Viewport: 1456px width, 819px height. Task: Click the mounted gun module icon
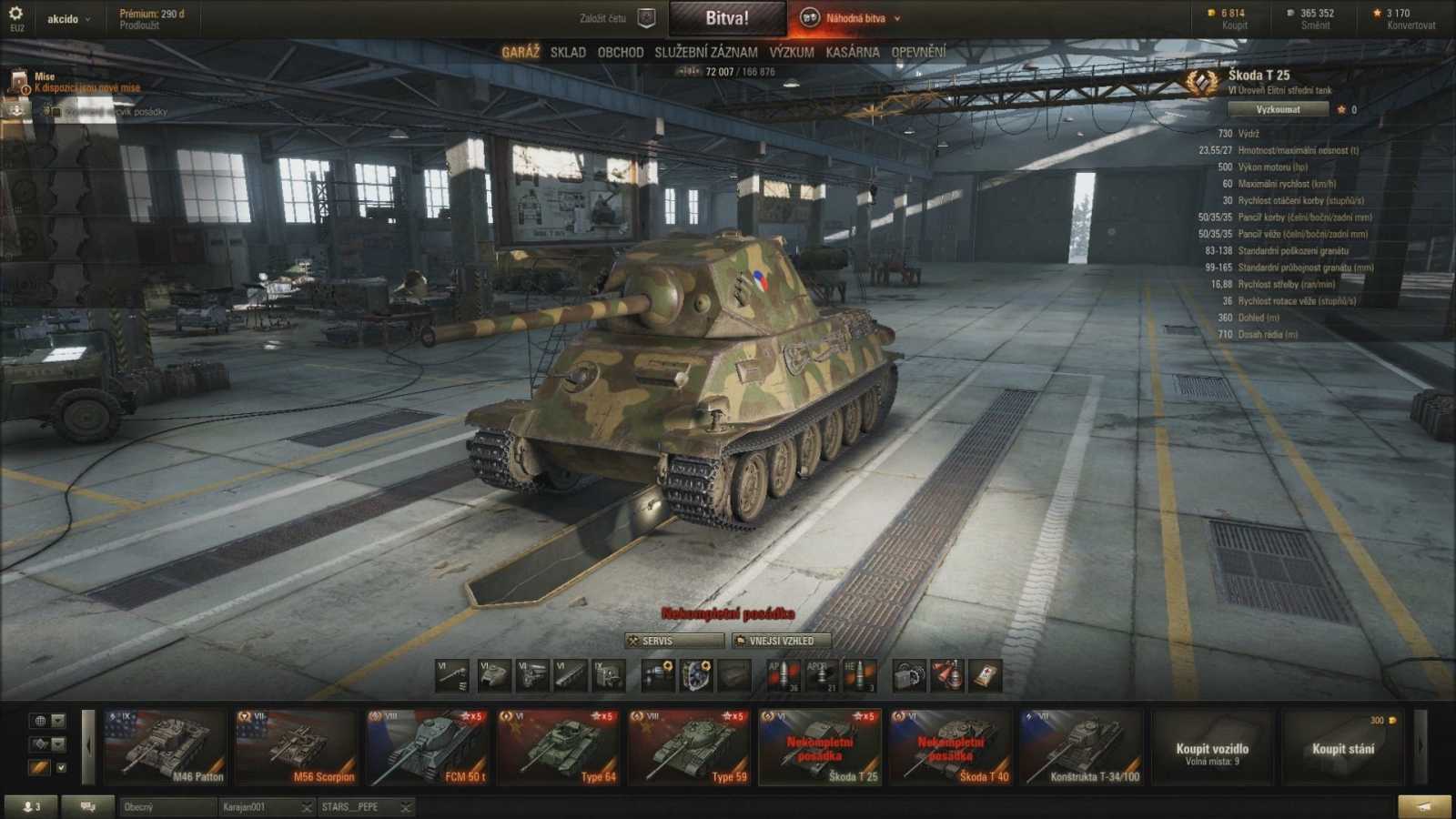coord(451,676)
